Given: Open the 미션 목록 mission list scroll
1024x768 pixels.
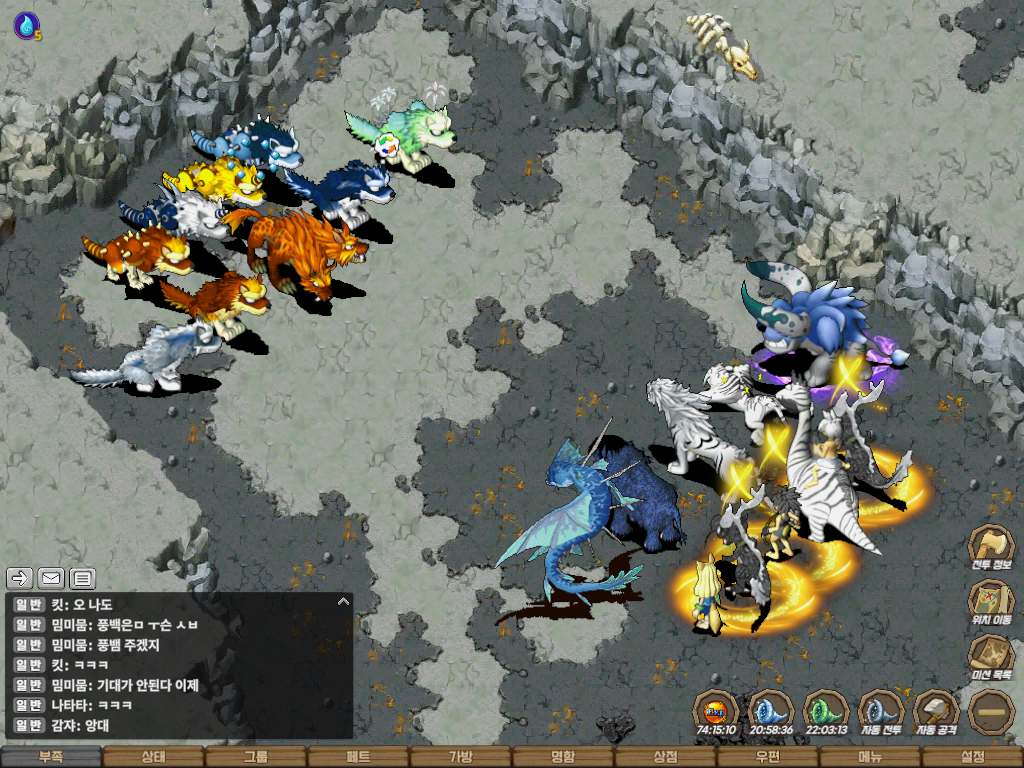Looking at the screenshot, I should click(992, 656).
